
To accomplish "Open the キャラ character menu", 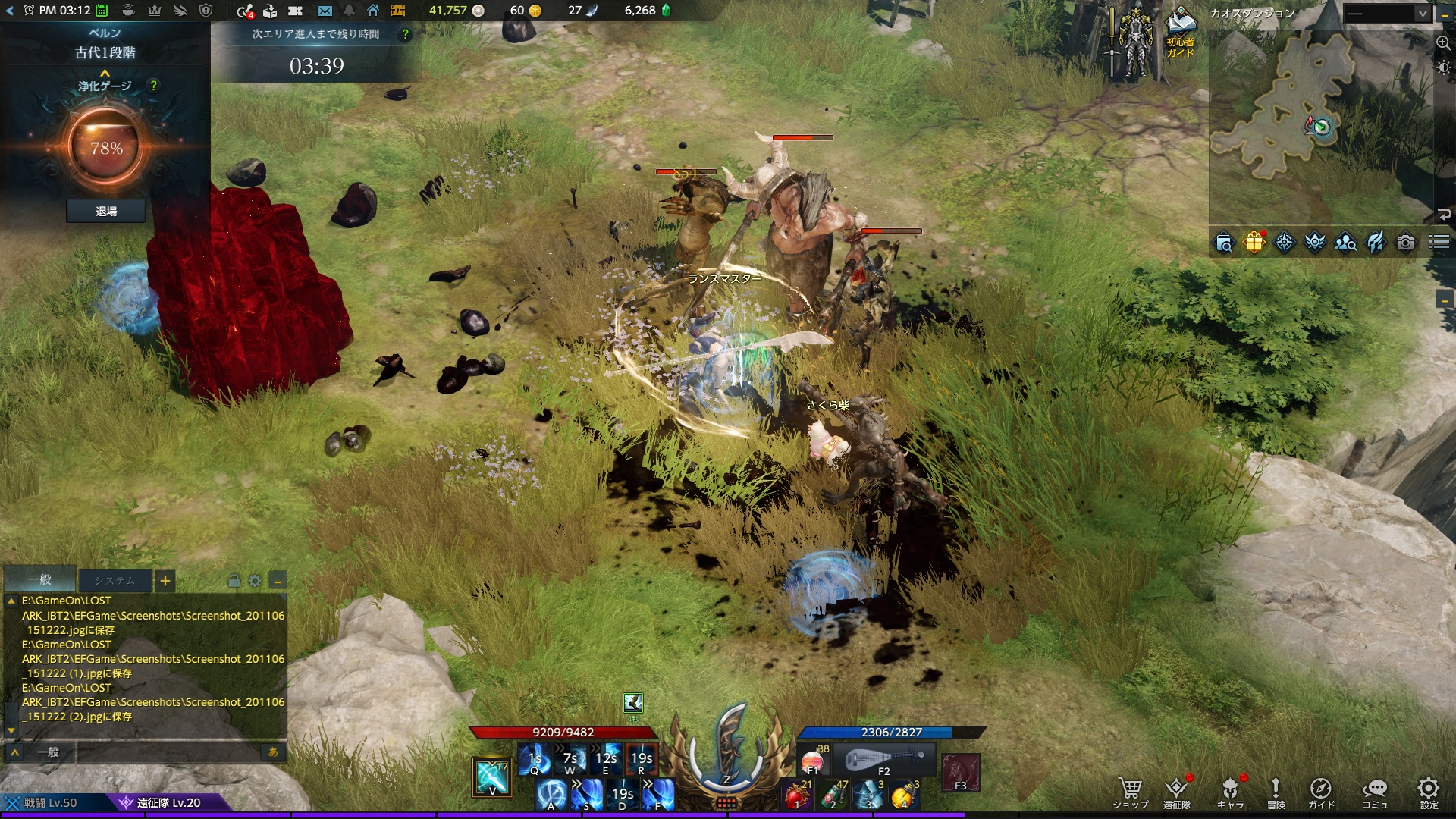I will 1230,792.
